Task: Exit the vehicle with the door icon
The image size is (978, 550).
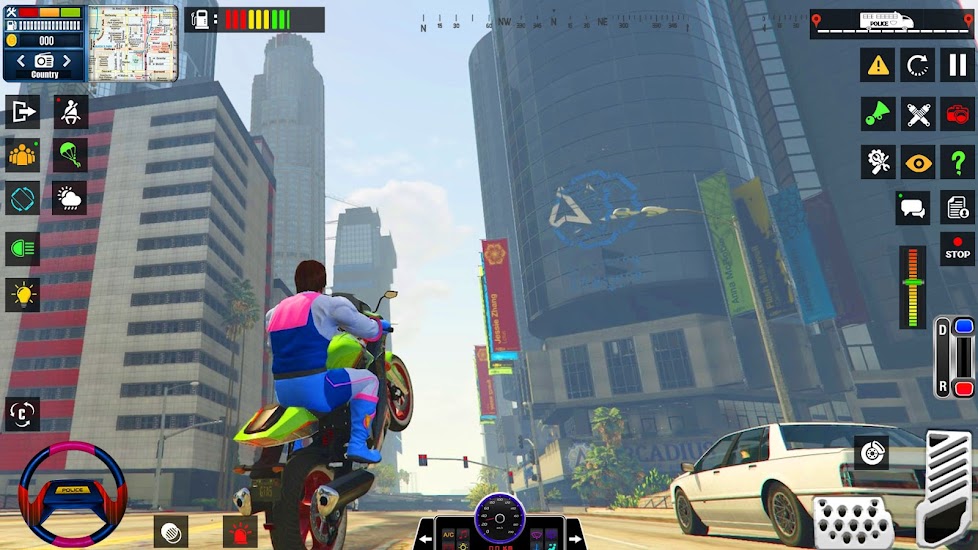Action: pyautogui.click(x=22, y=111)
